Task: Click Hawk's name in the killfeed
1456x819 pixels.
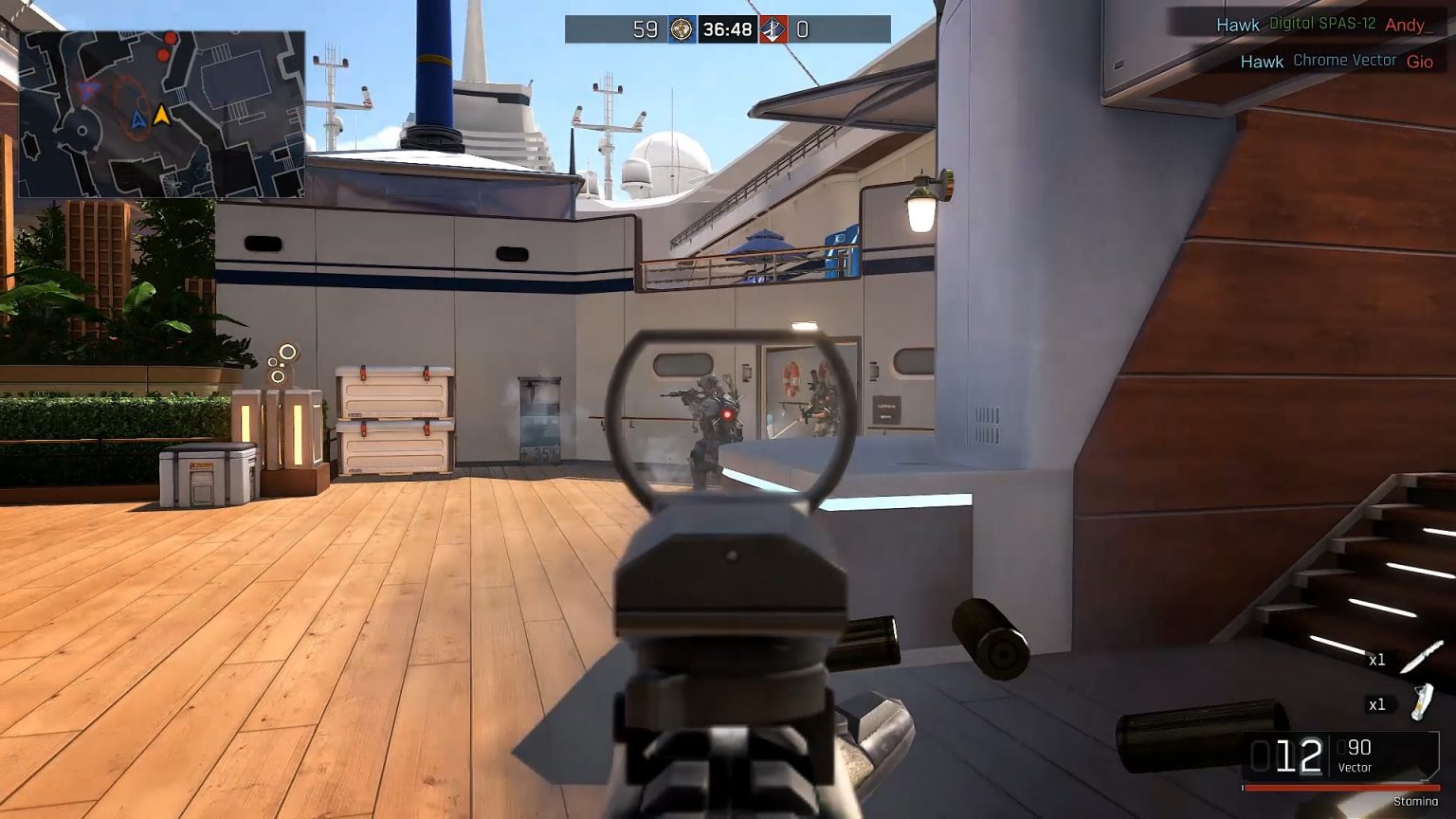Action: (1238, 25)
